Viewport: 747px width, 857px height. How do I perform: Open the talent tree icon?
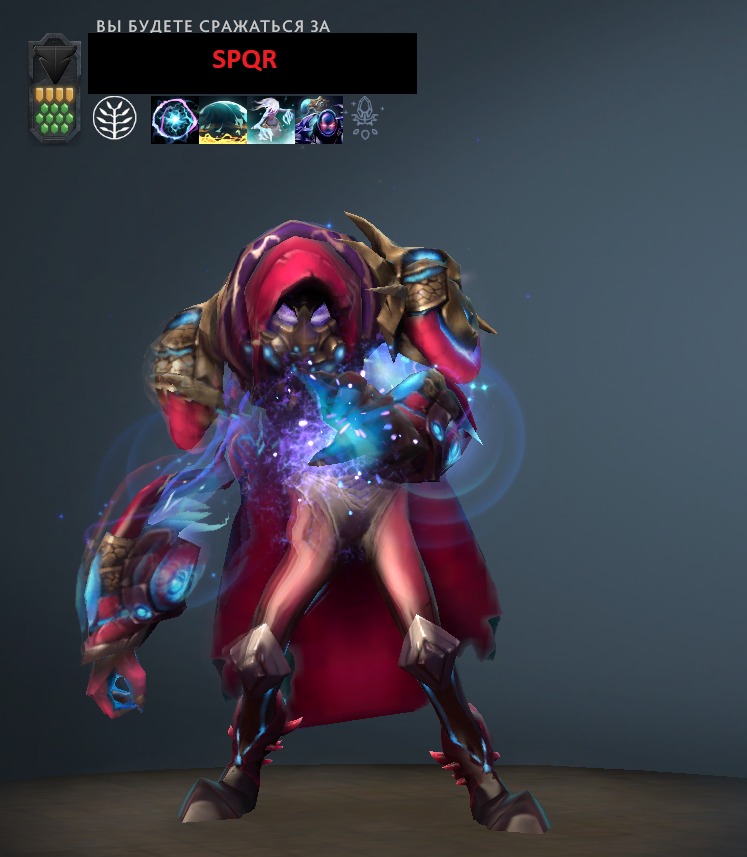click(365, 119)
